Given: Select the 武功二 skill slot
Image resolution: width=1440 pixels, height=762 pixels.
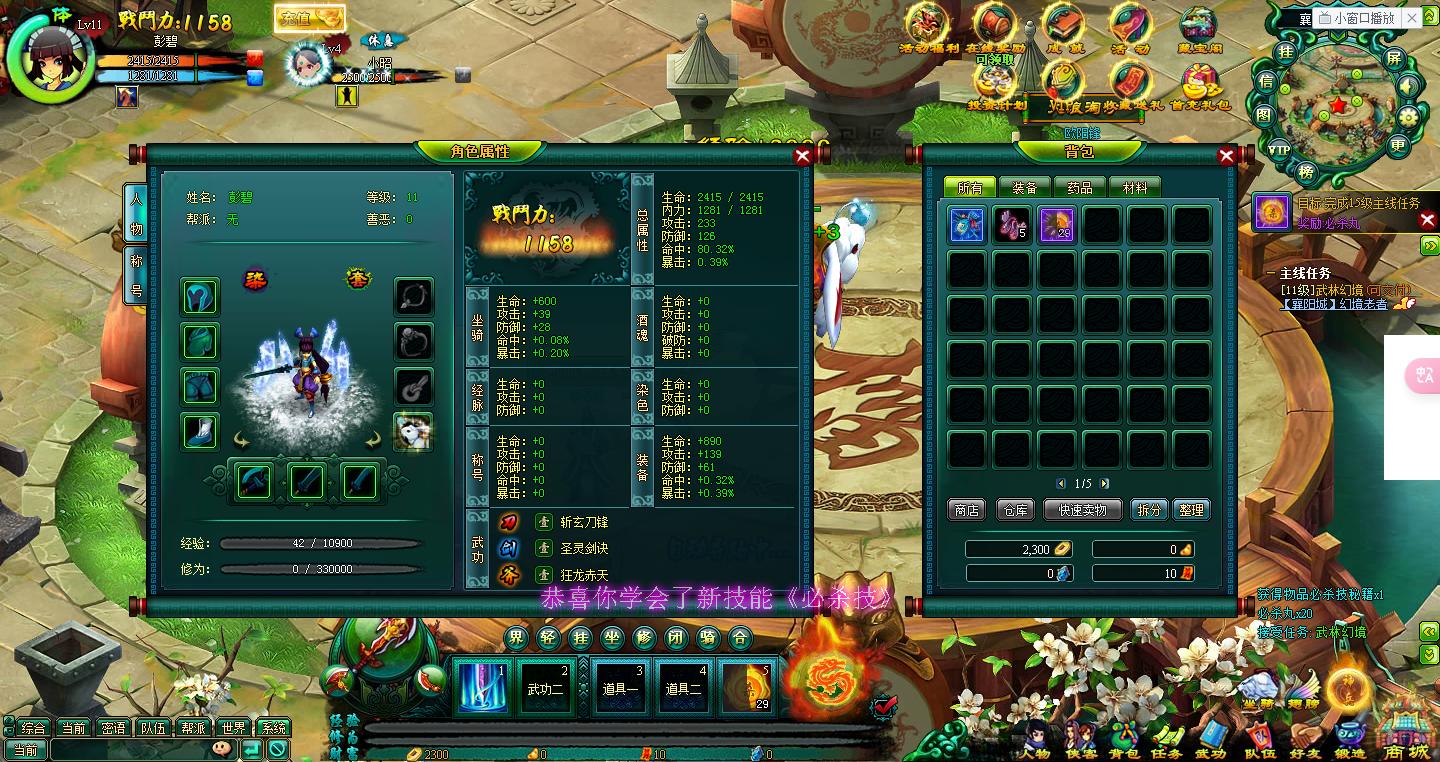Looking at the screenshot, I should pos(546,688).
